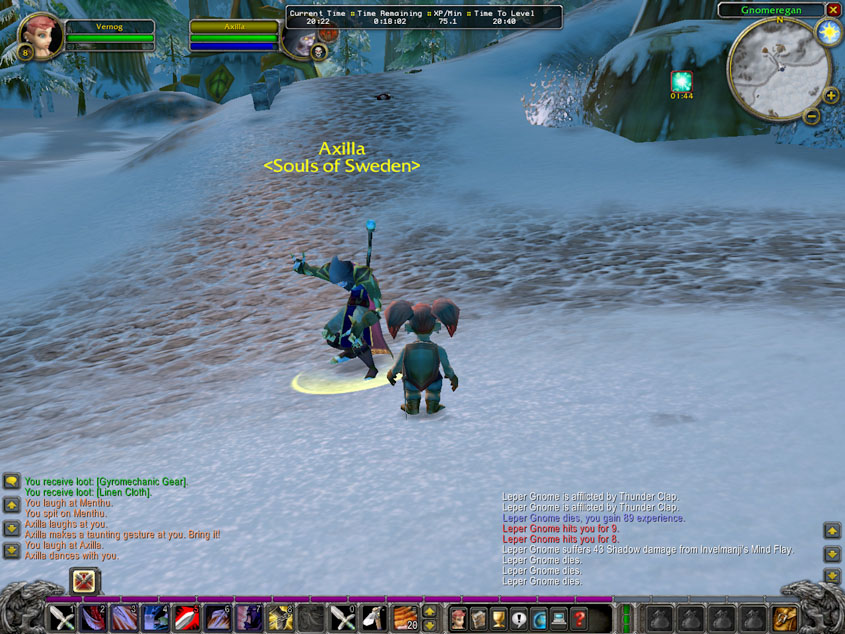Activate the yellow shout ability in slot 8

(x=280, y=618)
